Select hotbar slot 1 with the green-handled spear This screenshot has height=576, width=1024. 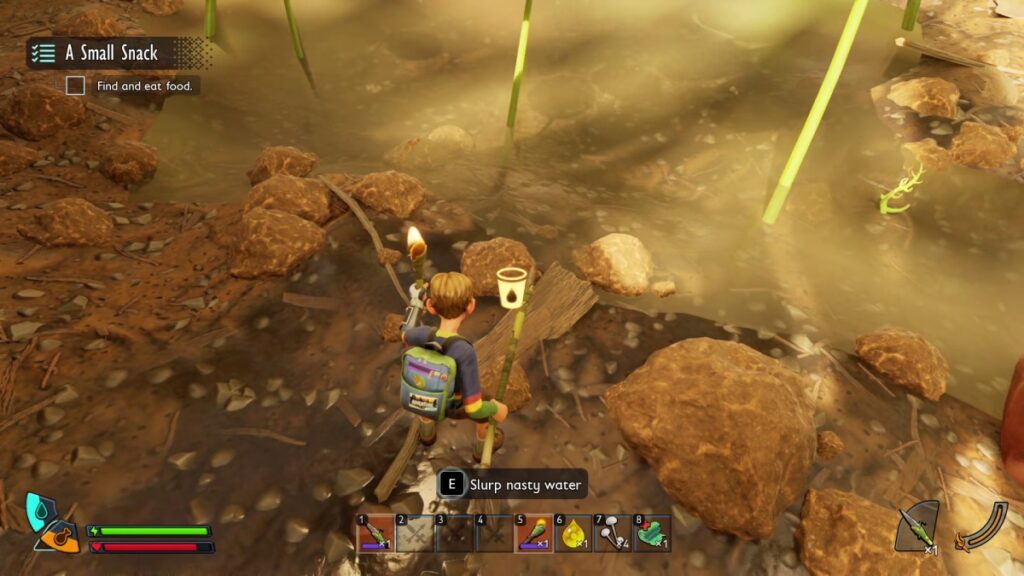click(375, 533)
